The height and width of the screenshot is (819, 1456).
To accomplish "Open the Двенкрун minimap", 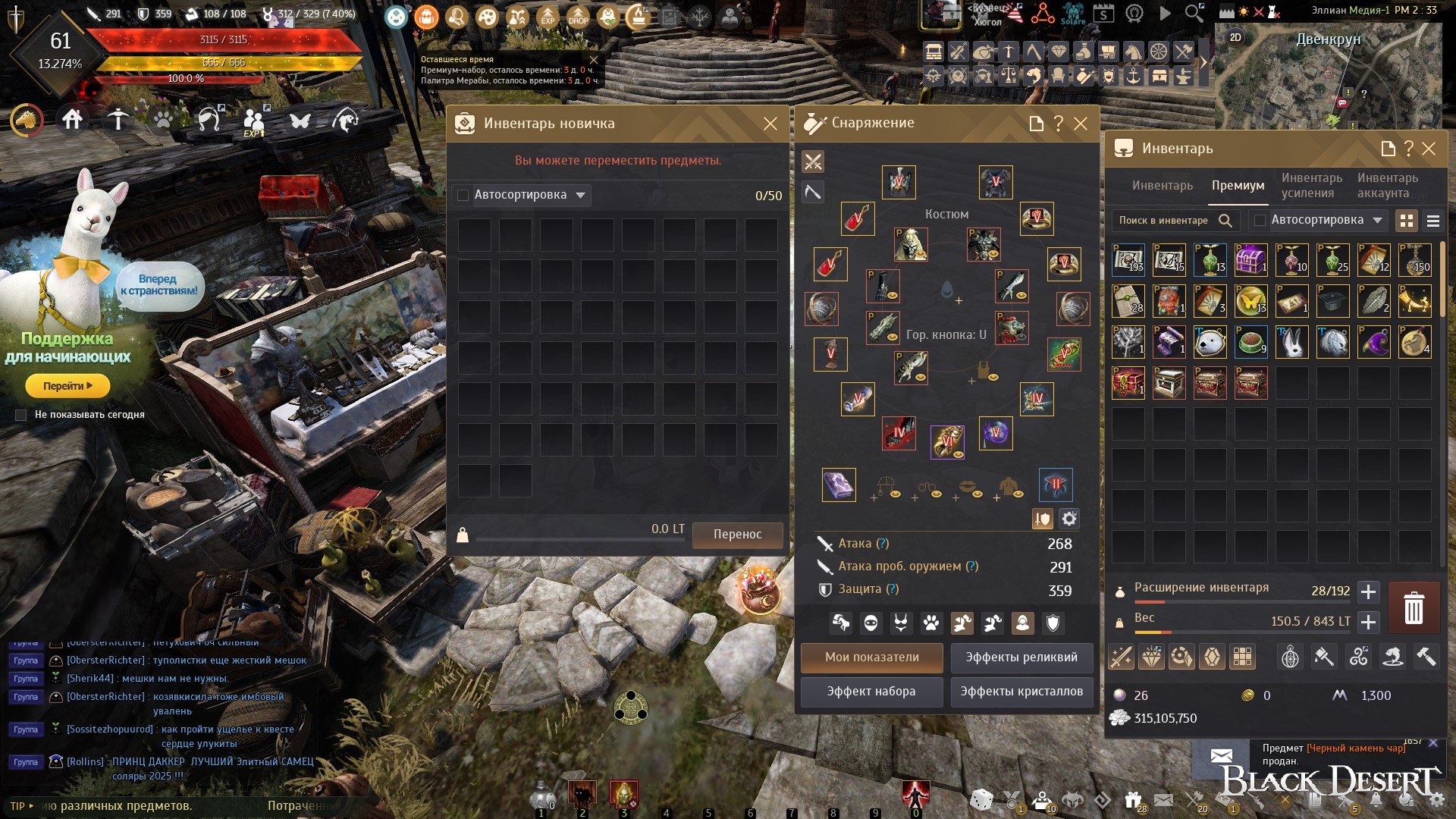I will tap(1327, 76).
